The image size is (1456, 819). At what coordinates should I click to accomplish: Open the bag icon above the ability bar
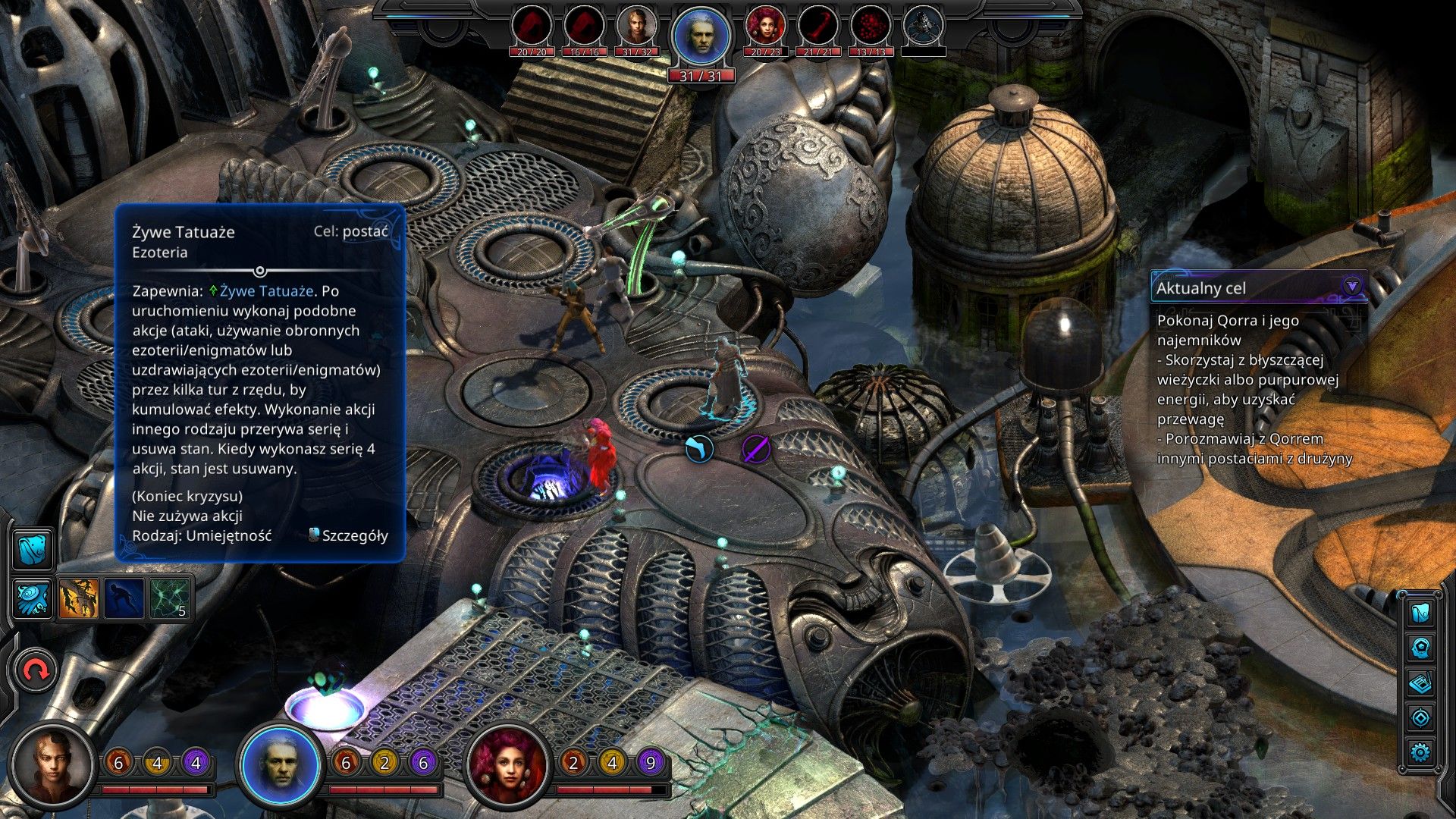[x=33, y=549]
